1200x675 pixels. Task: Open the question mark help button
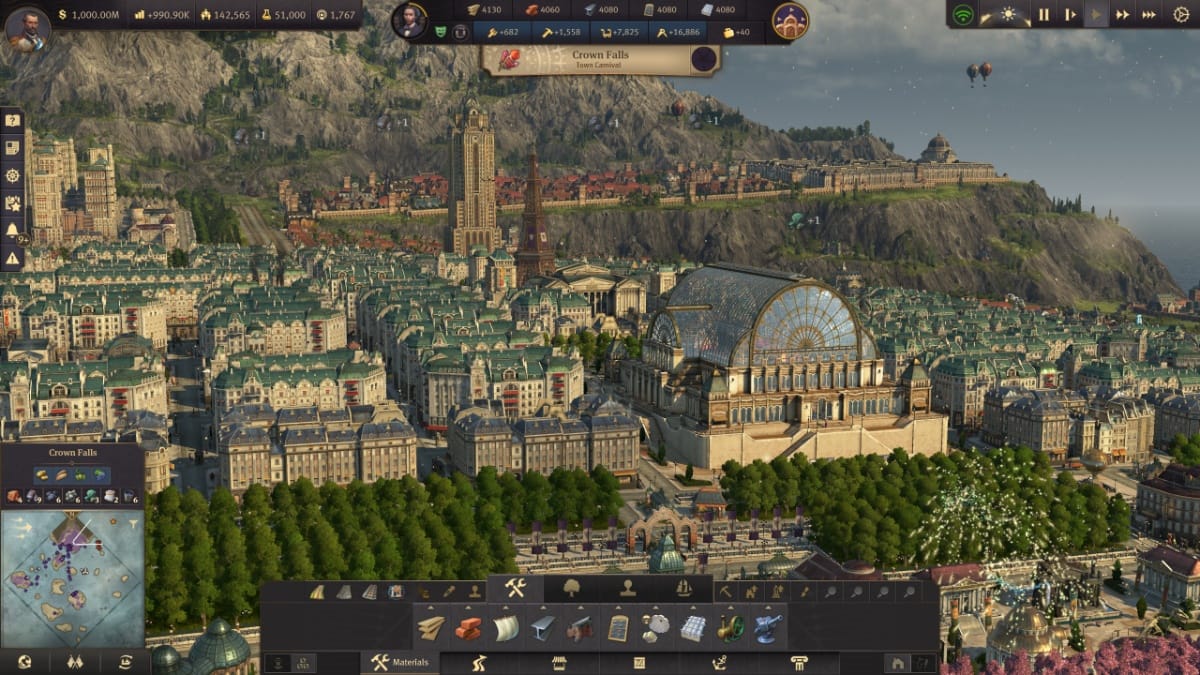12,120
